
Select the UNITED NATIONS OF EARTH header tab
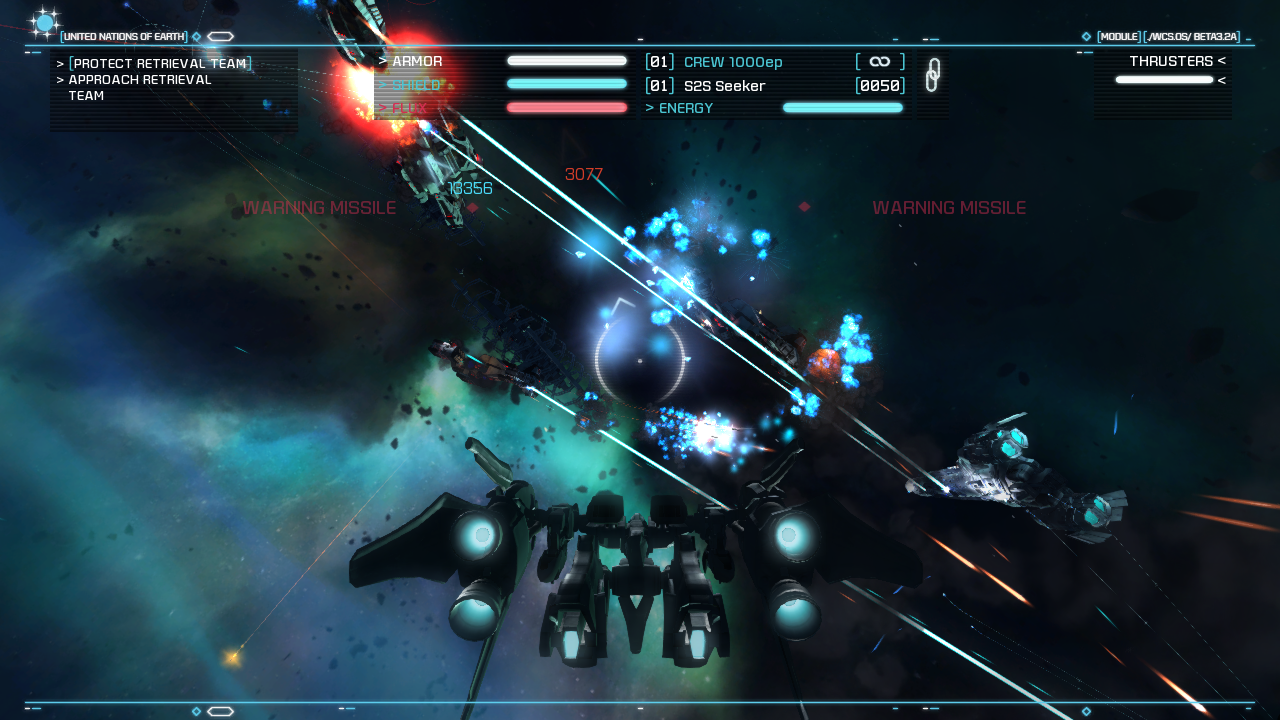coord(123,35)
